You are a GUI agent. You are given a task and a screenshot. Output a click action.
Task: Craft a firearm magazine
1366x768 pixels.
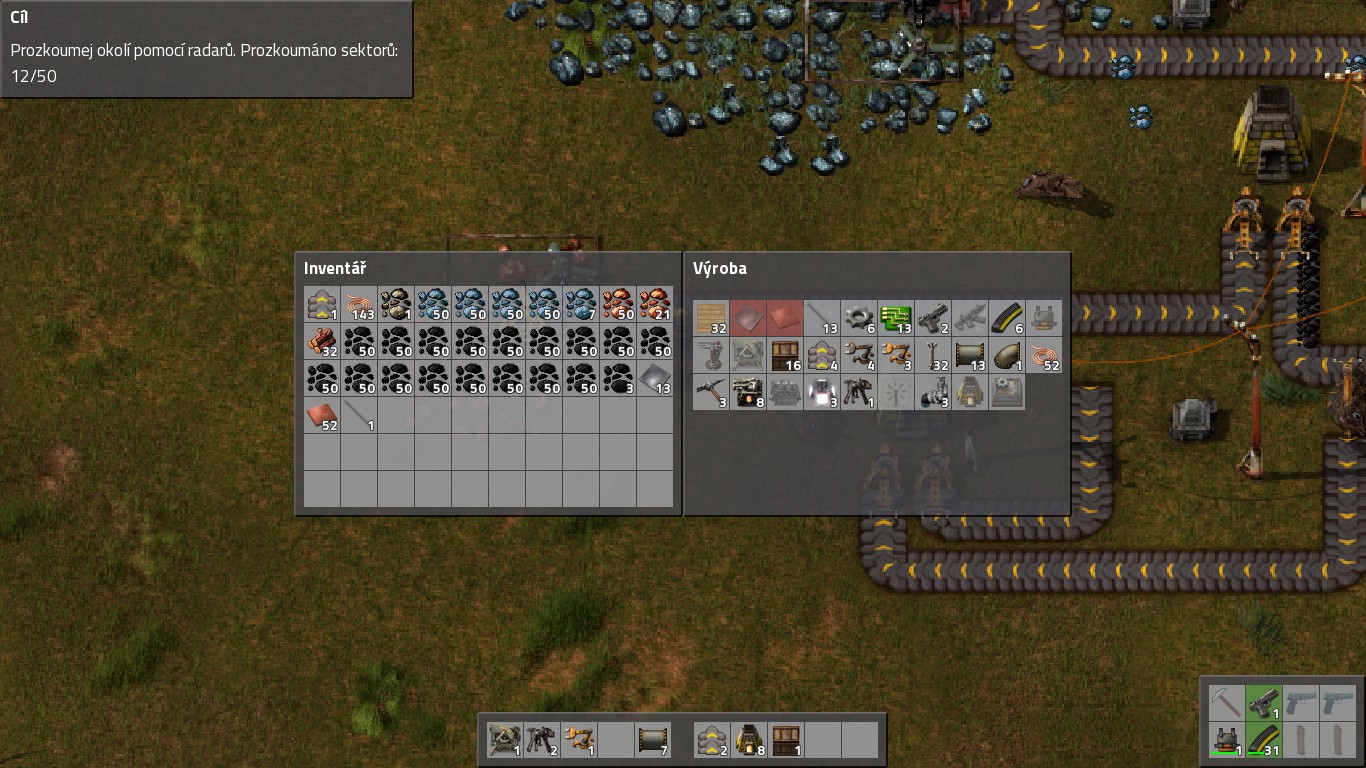coord(1007,319)
